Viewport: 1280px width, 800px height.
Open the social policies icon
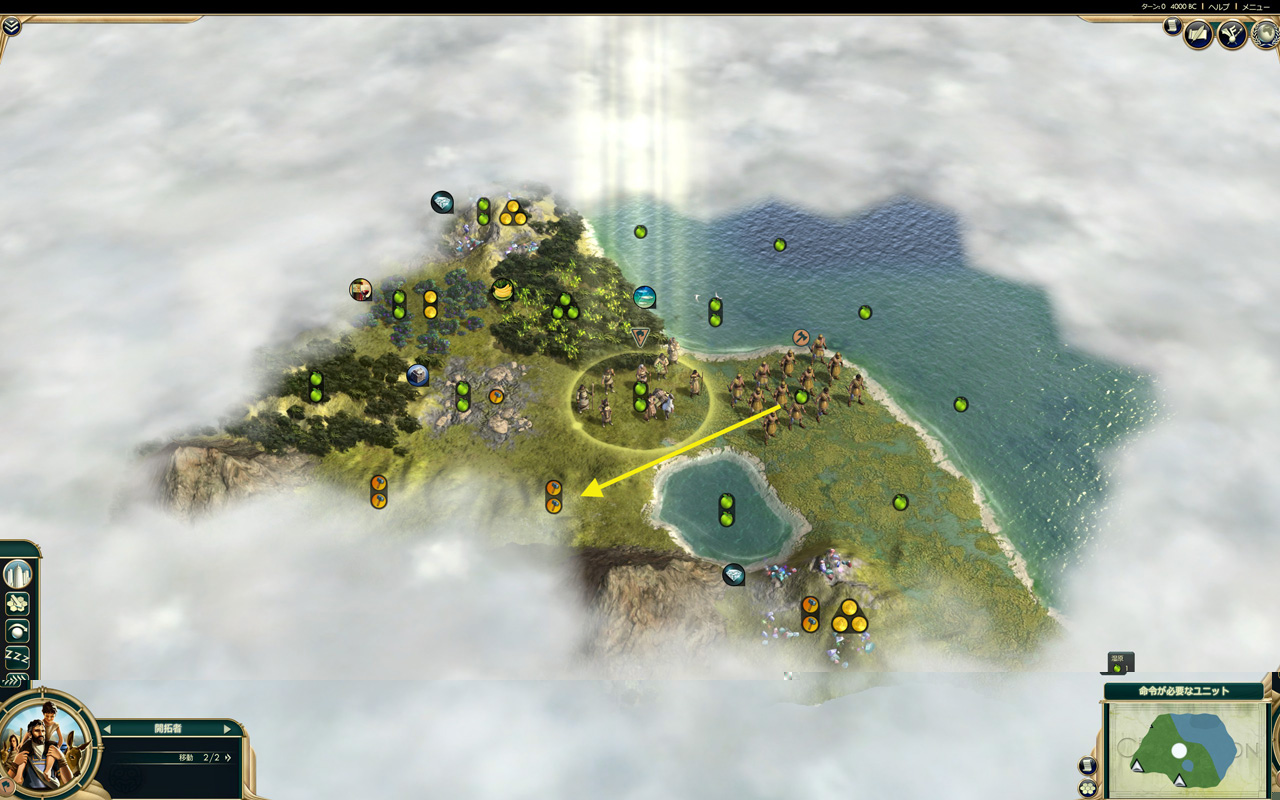(x=1232, y=35)
